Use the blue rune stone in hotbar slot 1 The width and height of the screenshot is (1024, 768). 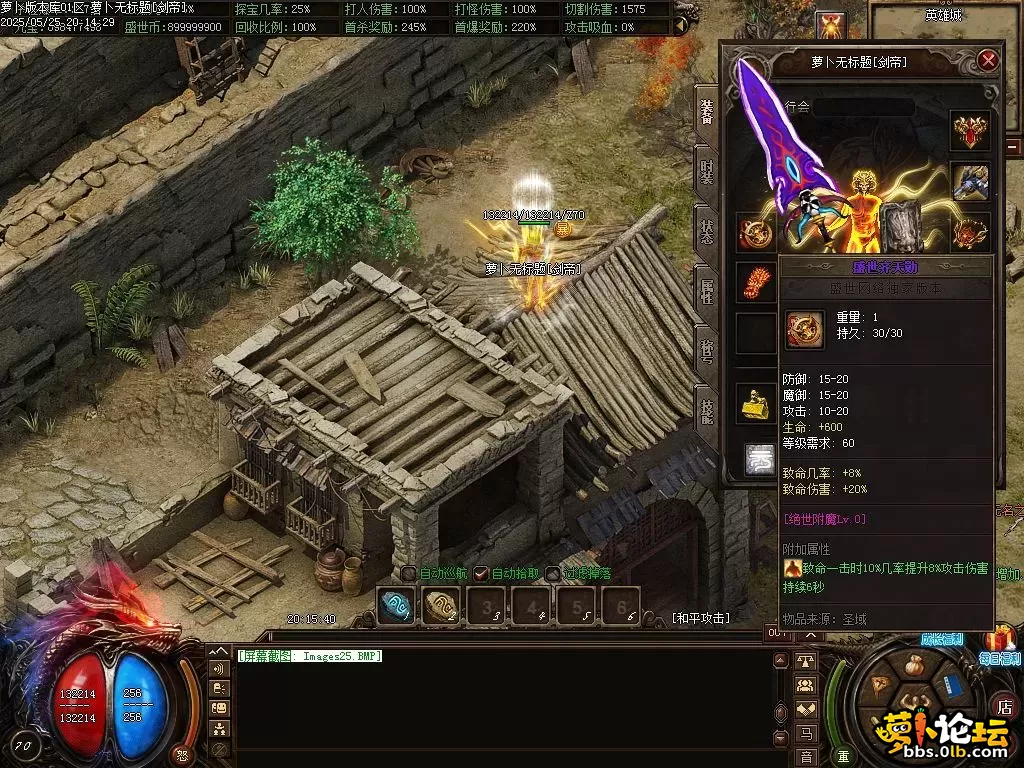[395, 605]
